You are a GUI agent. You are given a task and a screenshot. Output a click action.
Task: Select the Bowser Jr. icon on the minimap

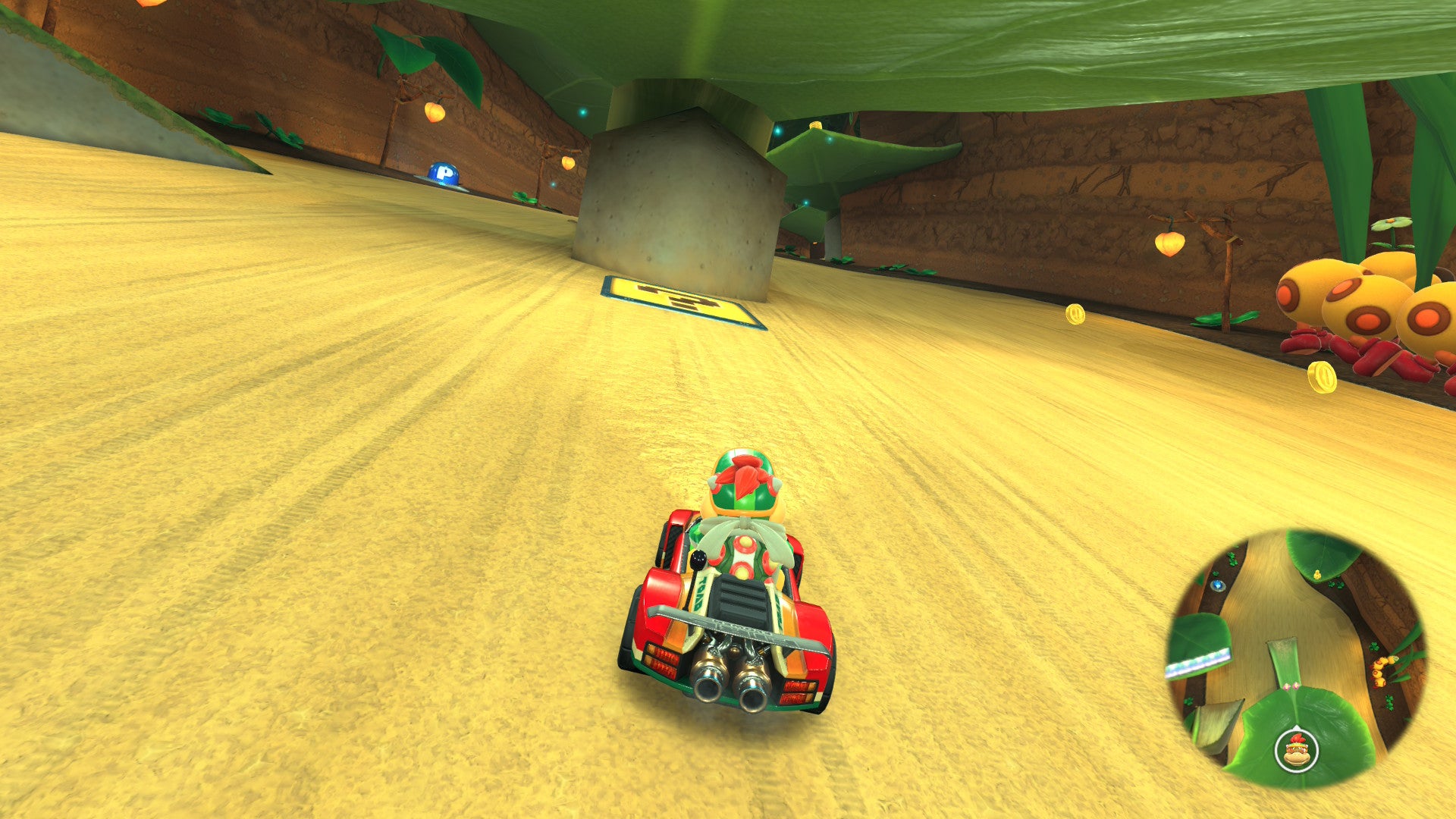[1296, 751]
